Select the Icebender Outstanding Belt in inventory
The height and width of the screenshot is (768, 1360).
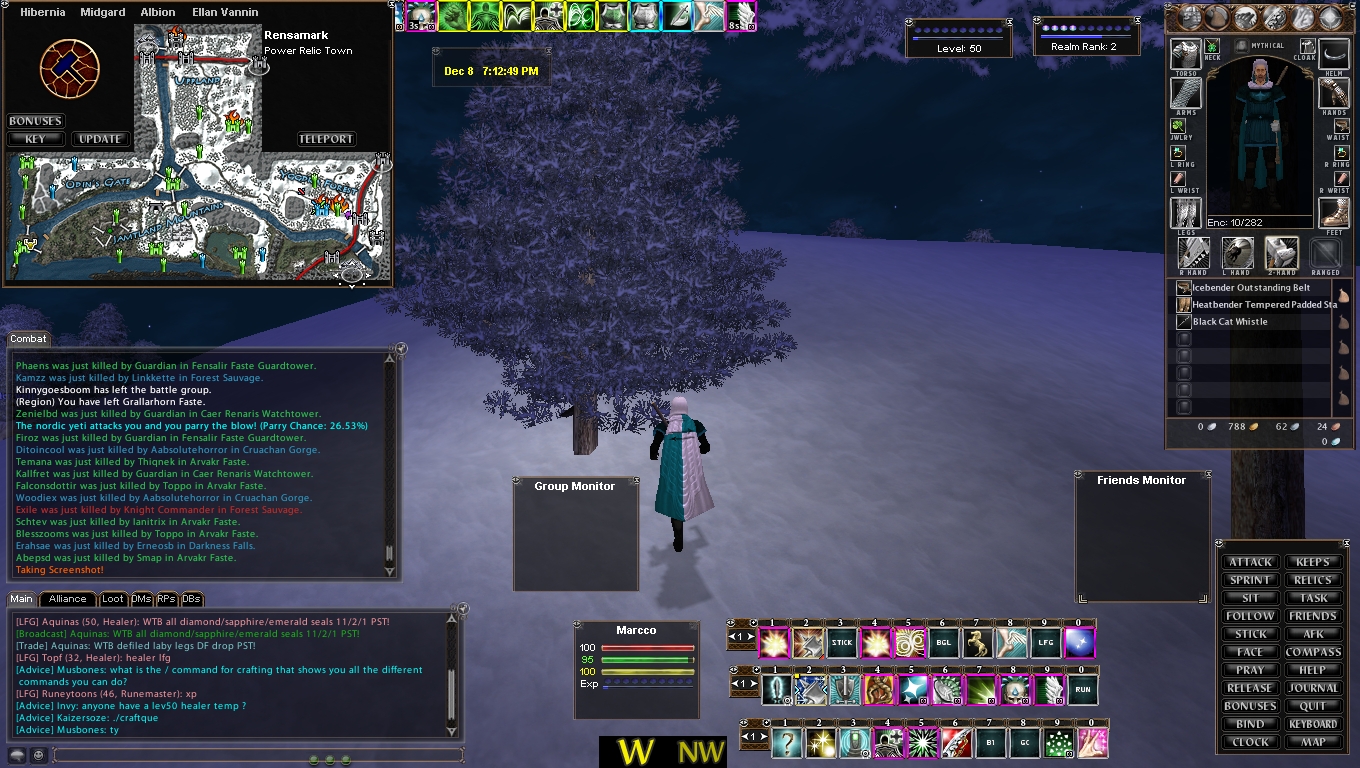1251,288
